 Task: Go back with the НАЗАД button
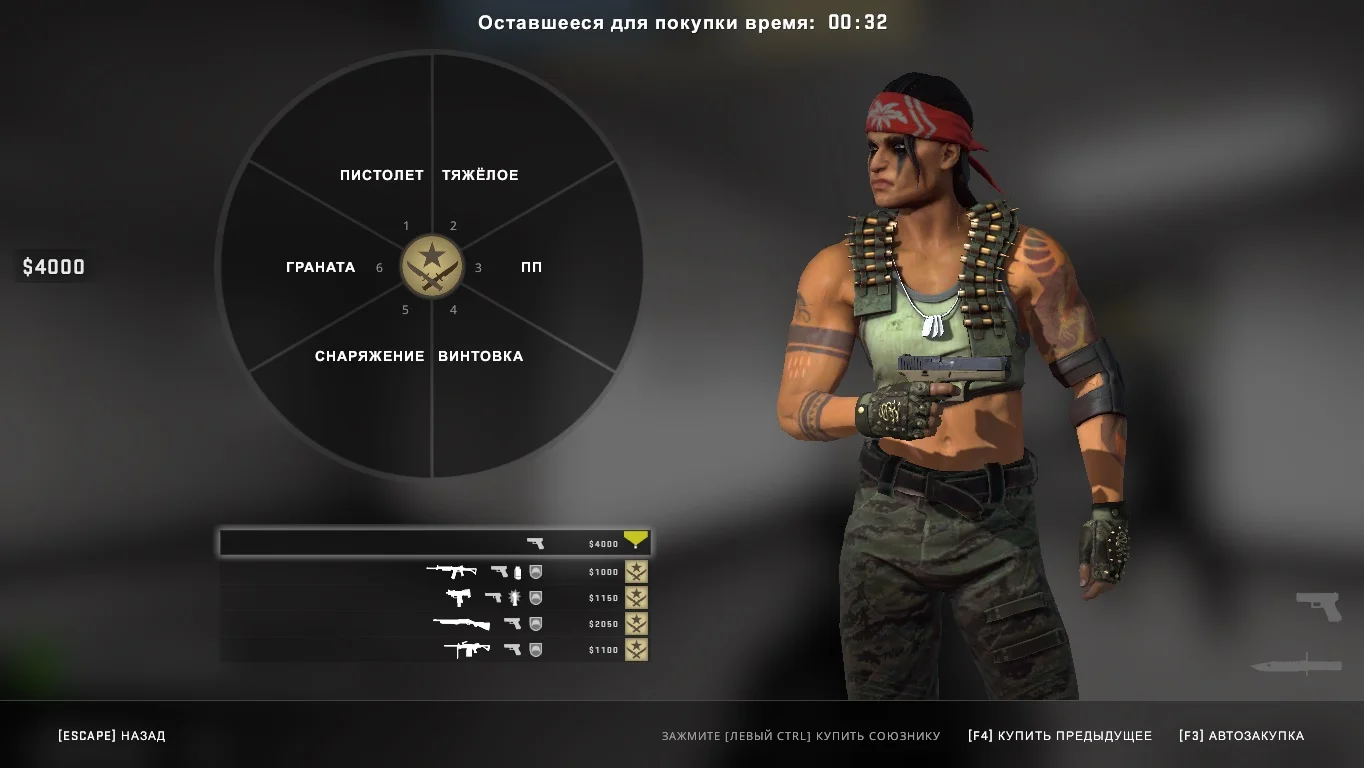[112, 736]
